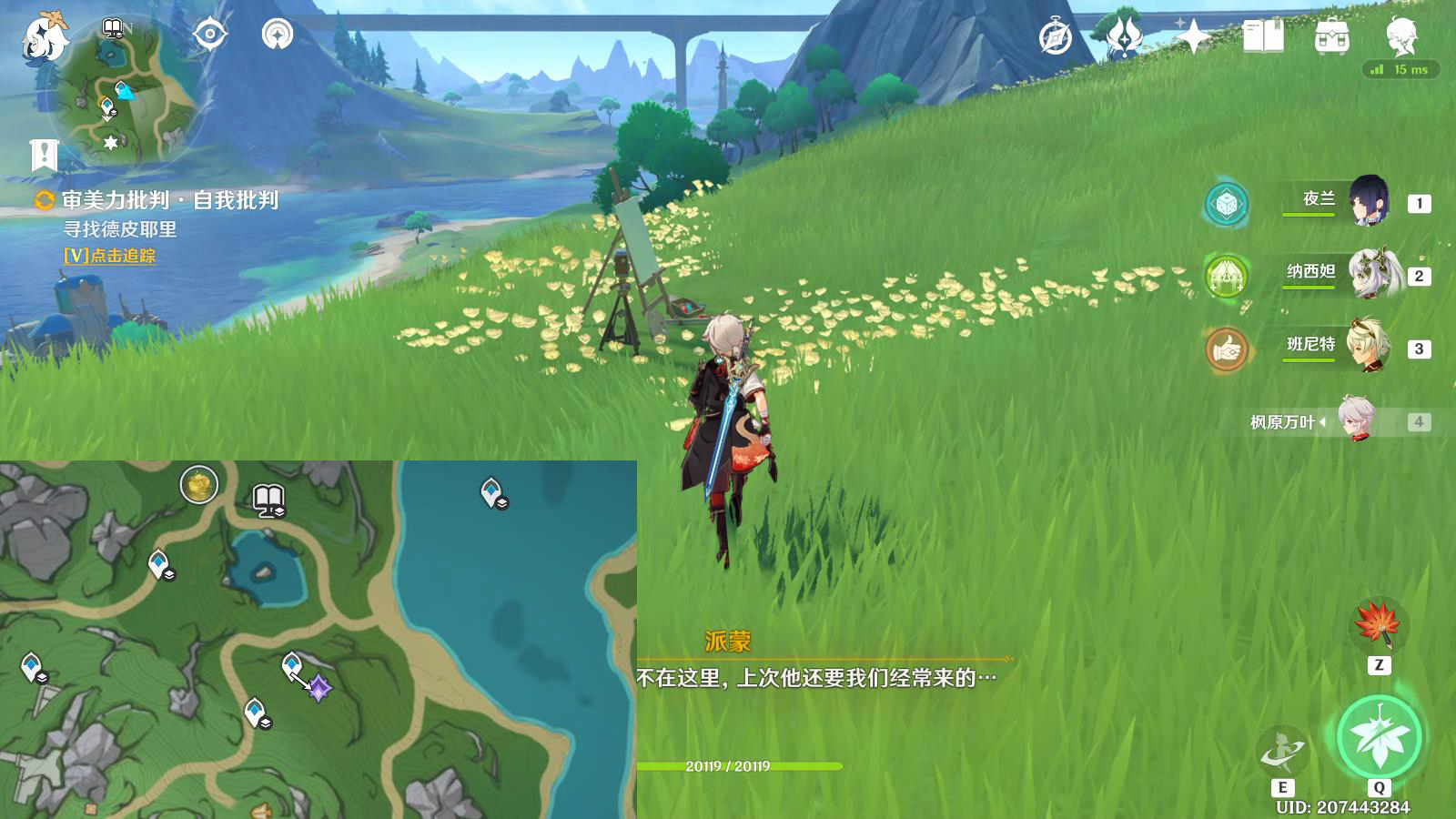
Task: Switch to party member 夜兰
Action: coord(1368,201)
